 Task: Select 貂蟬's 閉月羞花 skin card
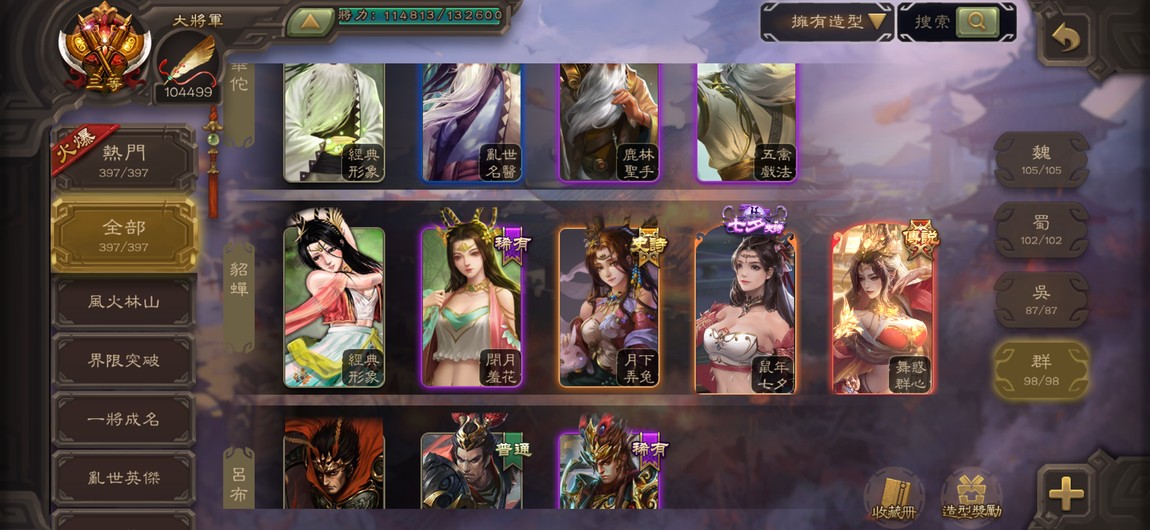pos(471,308)
